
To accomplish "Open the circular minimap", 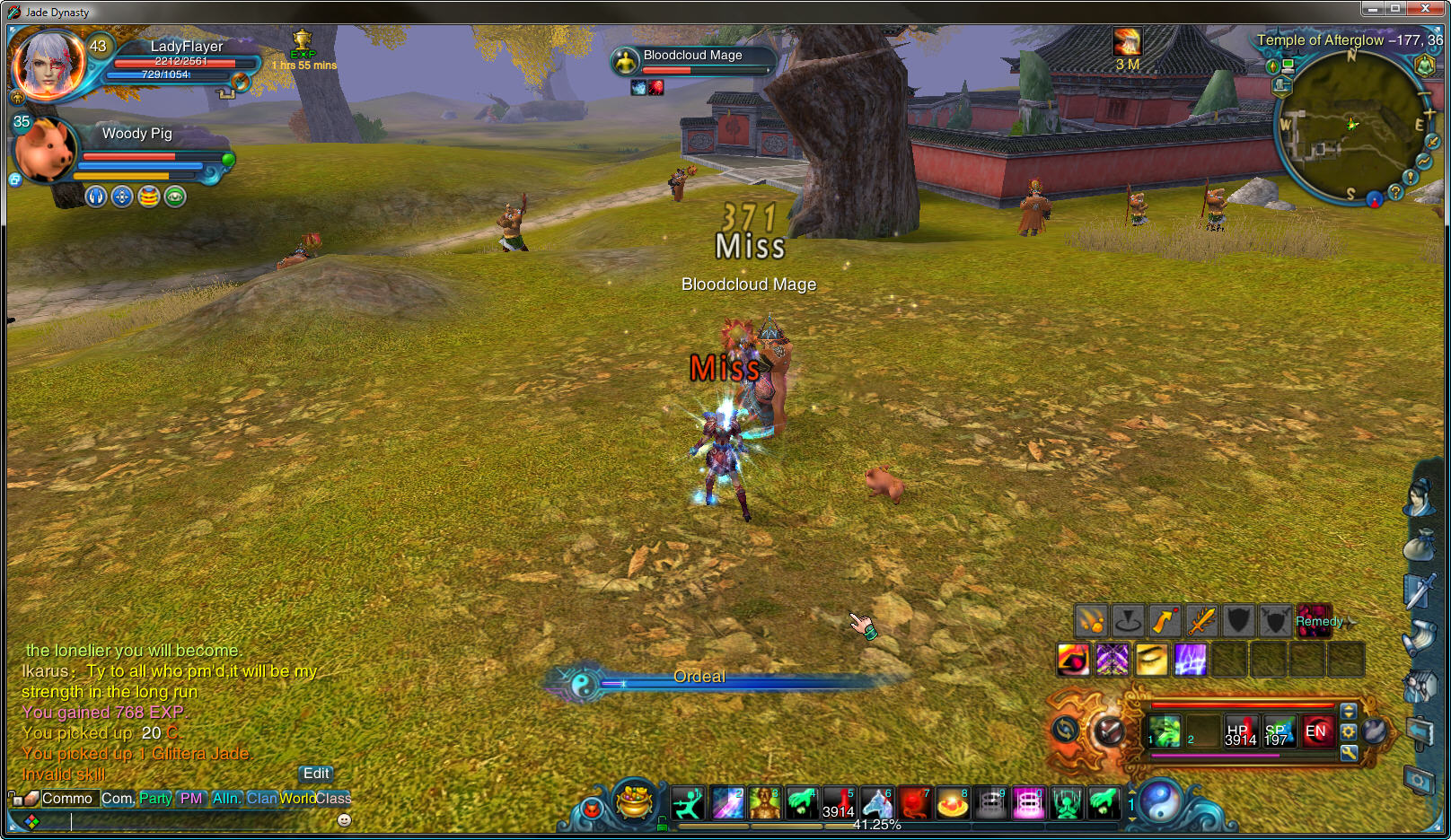I will click(x=1350, y=126).
